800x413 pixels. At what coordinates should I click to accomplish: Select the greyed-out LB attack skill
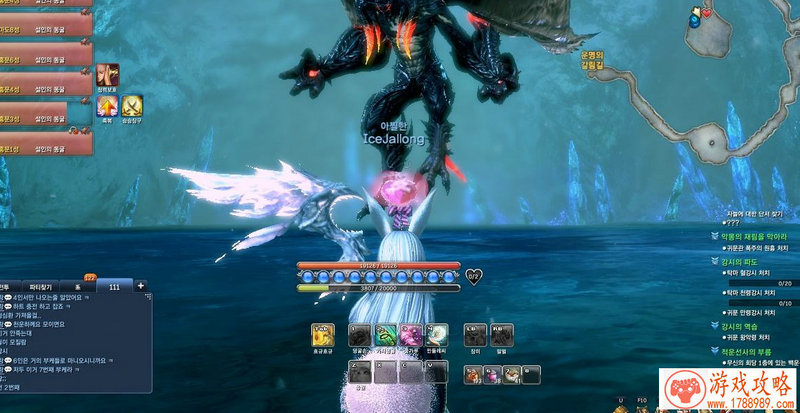point(475,336)
